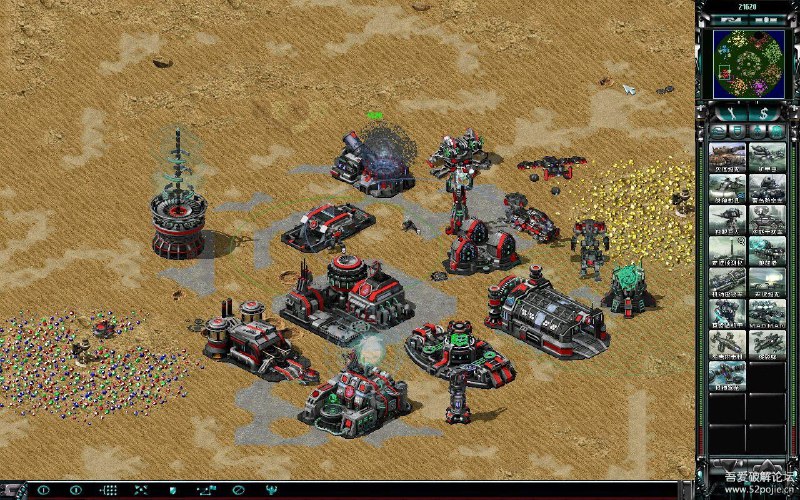
Task: Click the crossed-circle stop command icon
Action: click(x=239, y=490)
